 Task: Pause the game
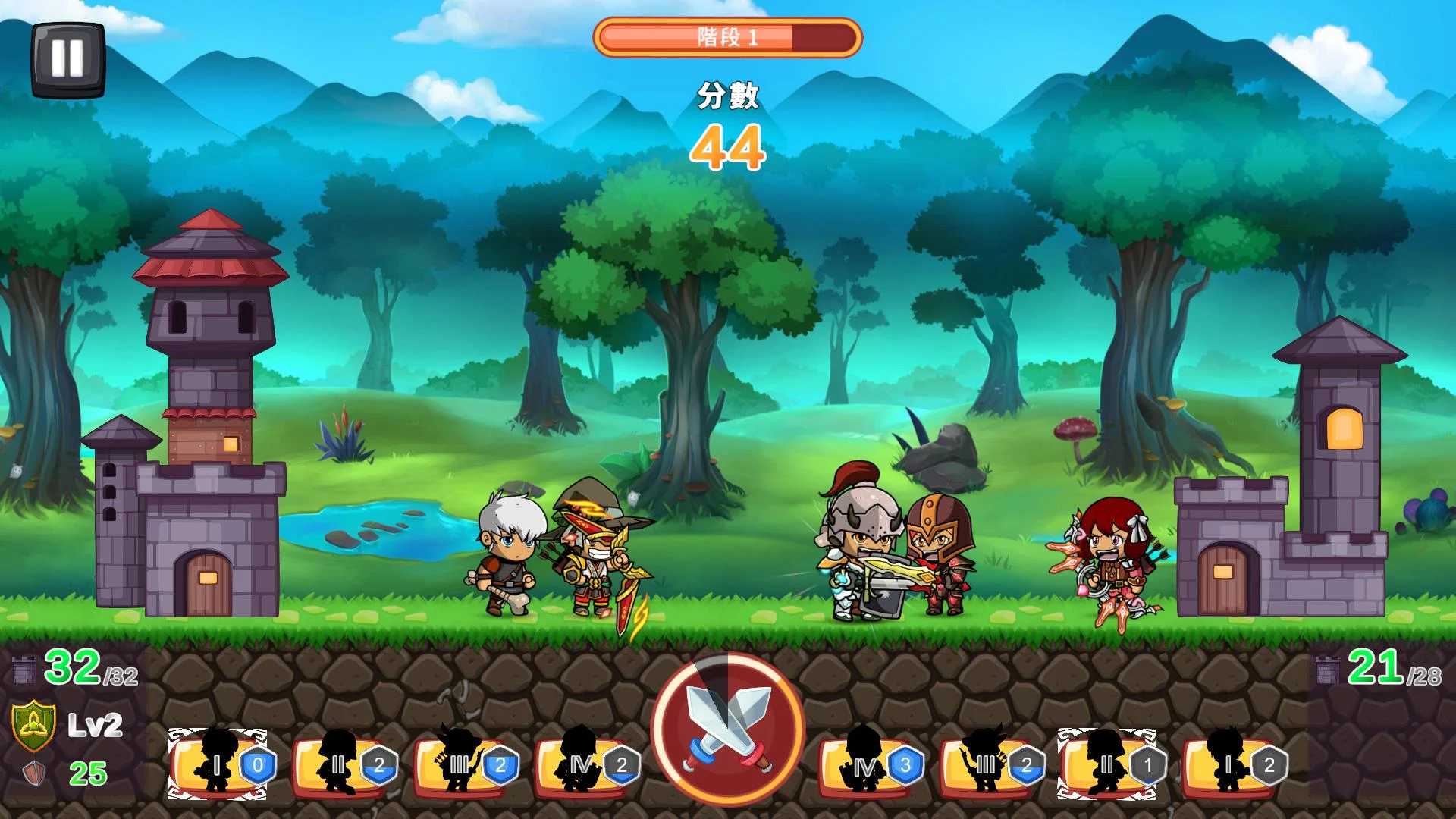(67, 58)
